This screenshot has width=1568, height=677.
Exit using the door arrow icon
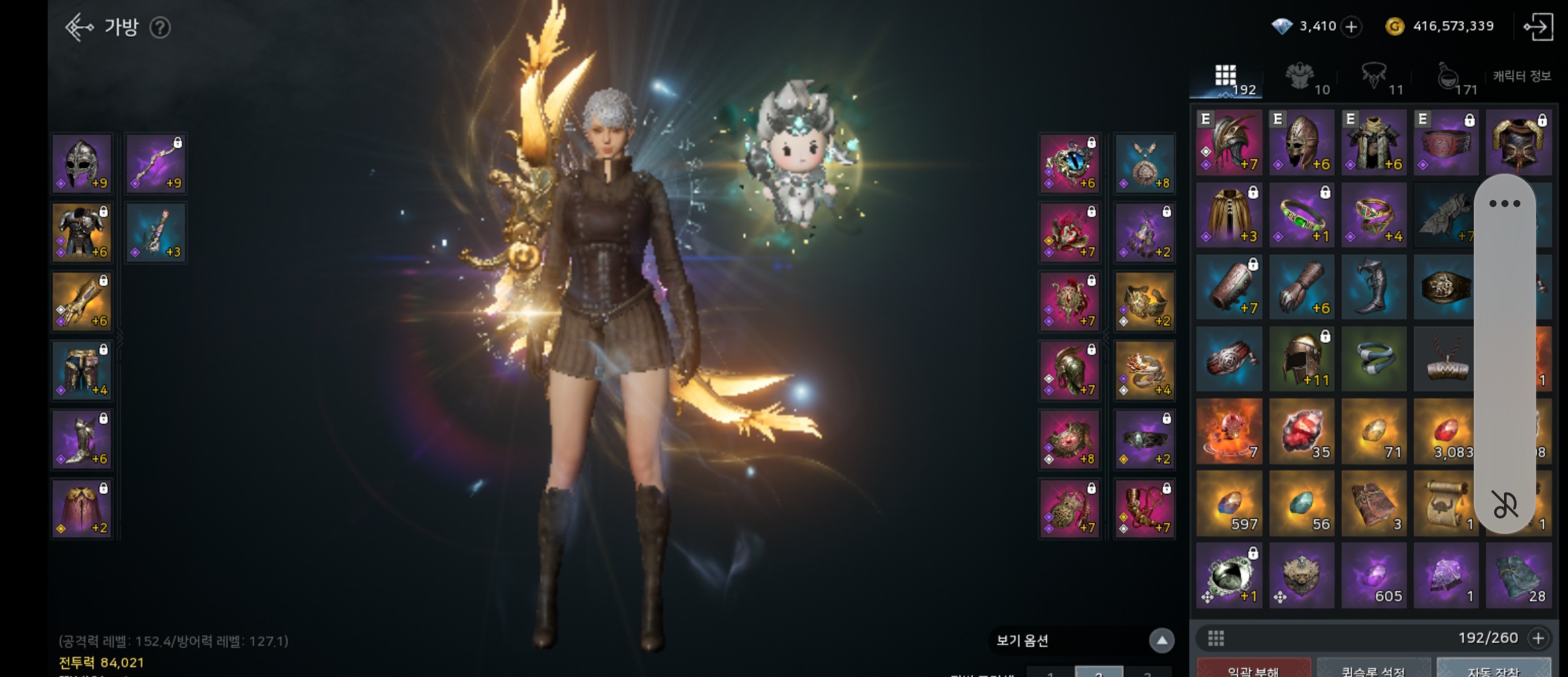point(1538,27)
